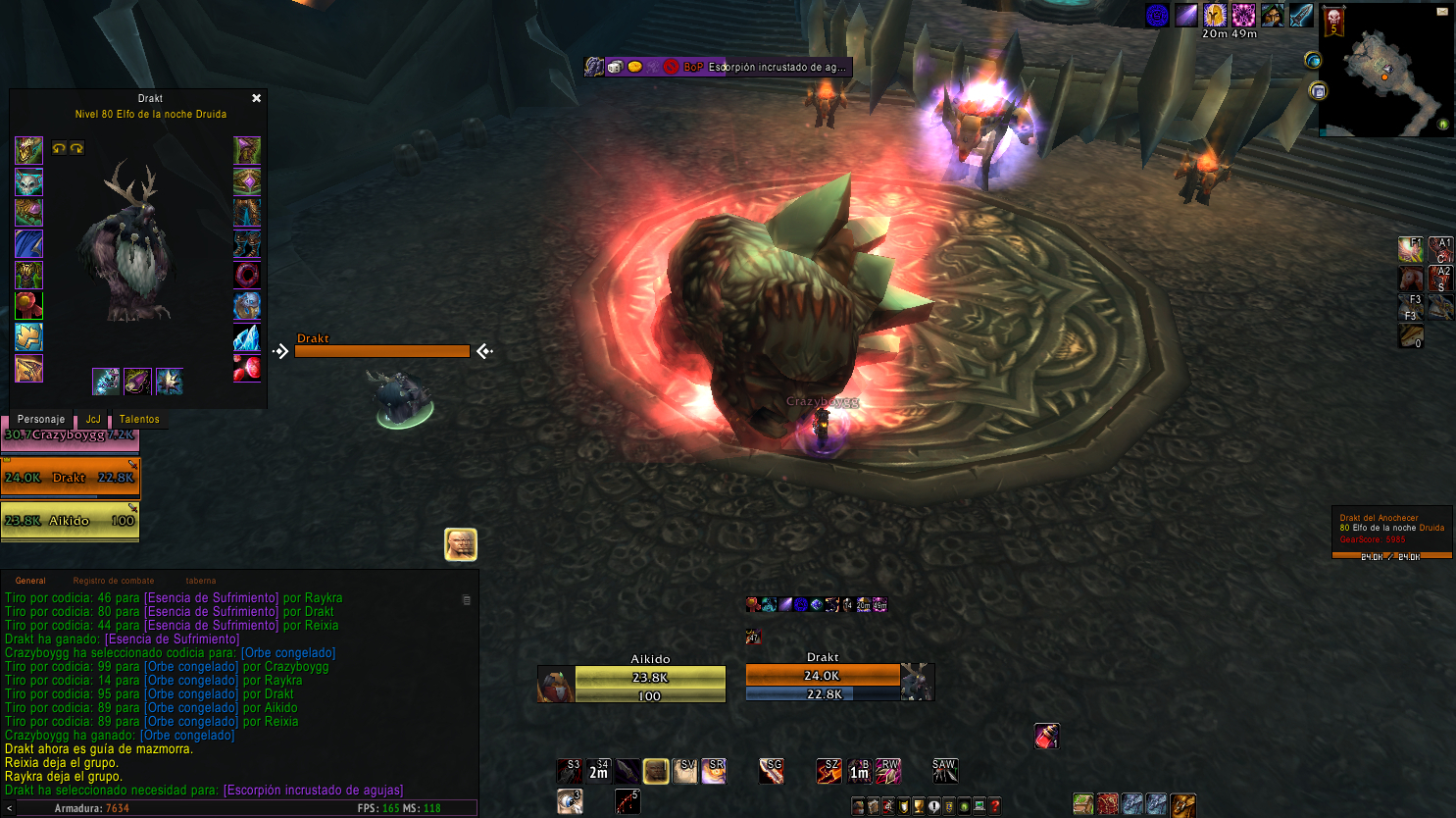Switch to the Talentos tab
1456x818 pixels.
click(139, 419)
